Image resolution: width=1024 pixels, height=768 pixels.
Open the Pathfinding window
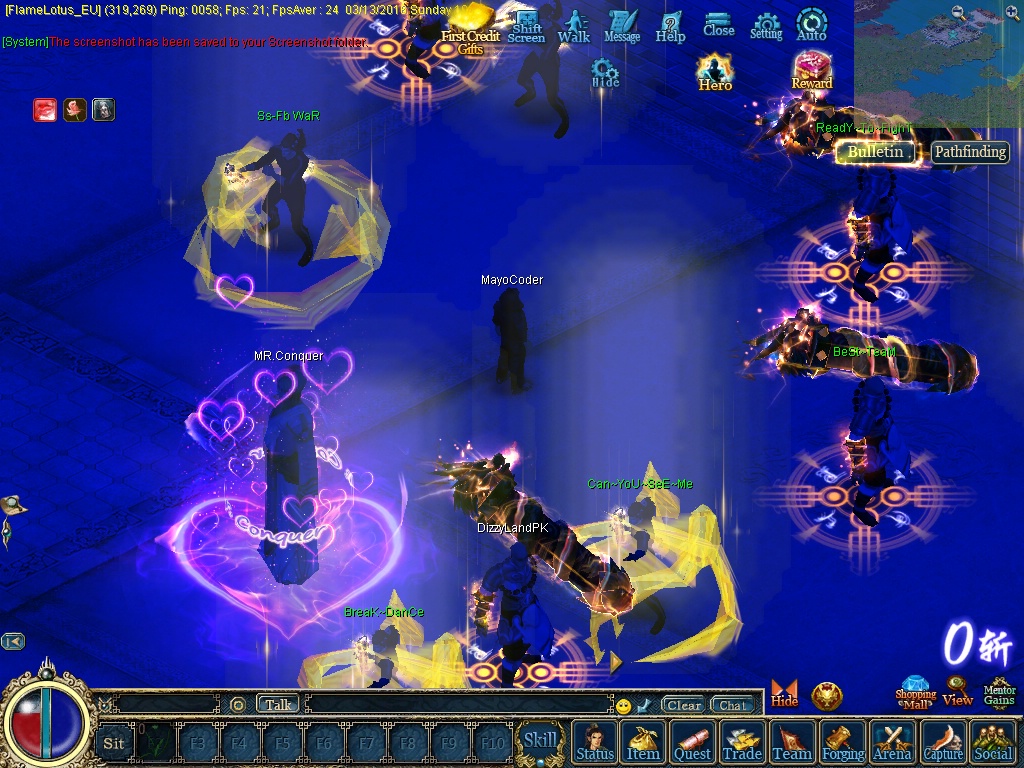pyautogui.click(x=970, y=152)
